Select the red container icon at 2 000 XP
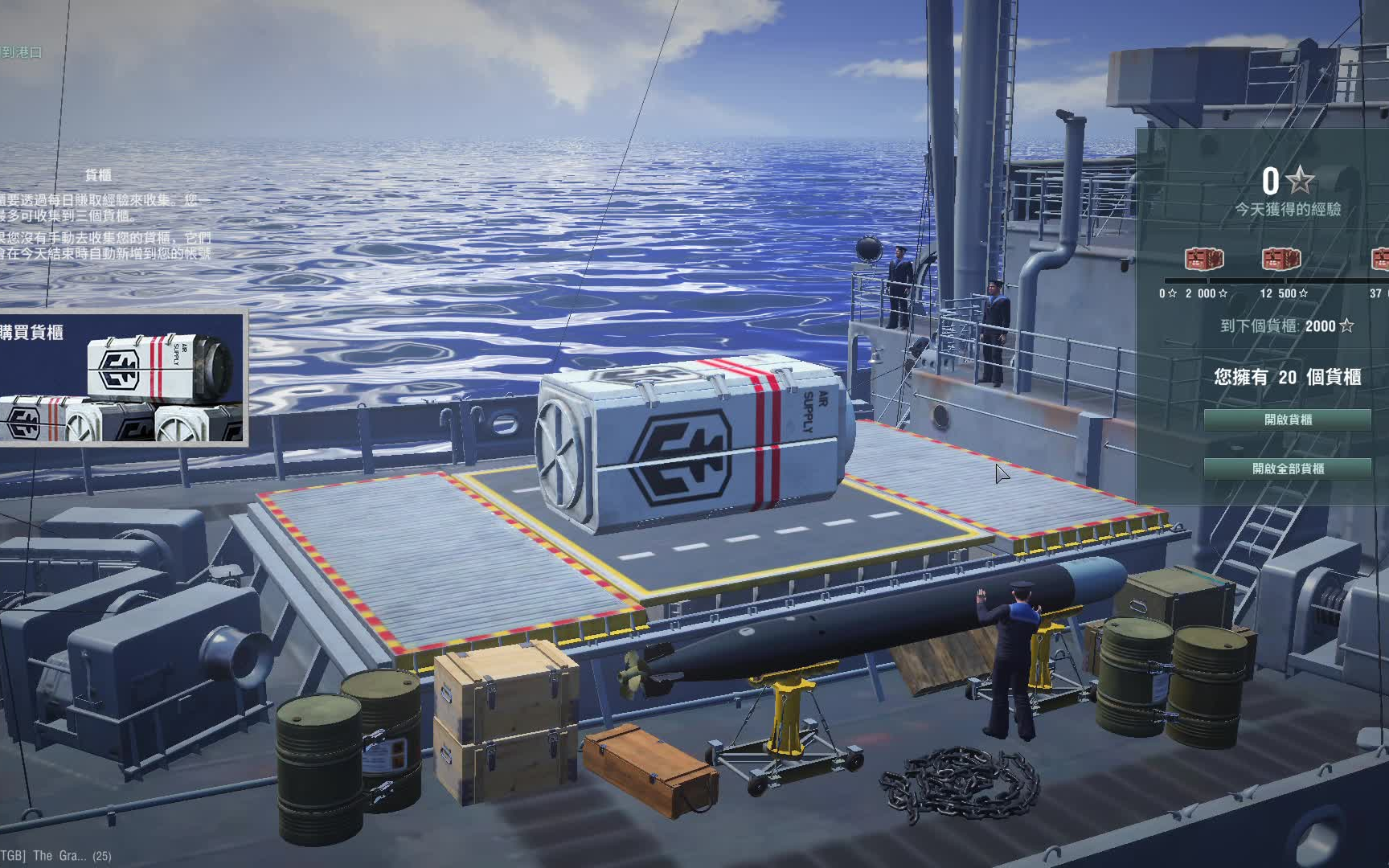Screen dimensions: 1389x868 (1204, 260)
